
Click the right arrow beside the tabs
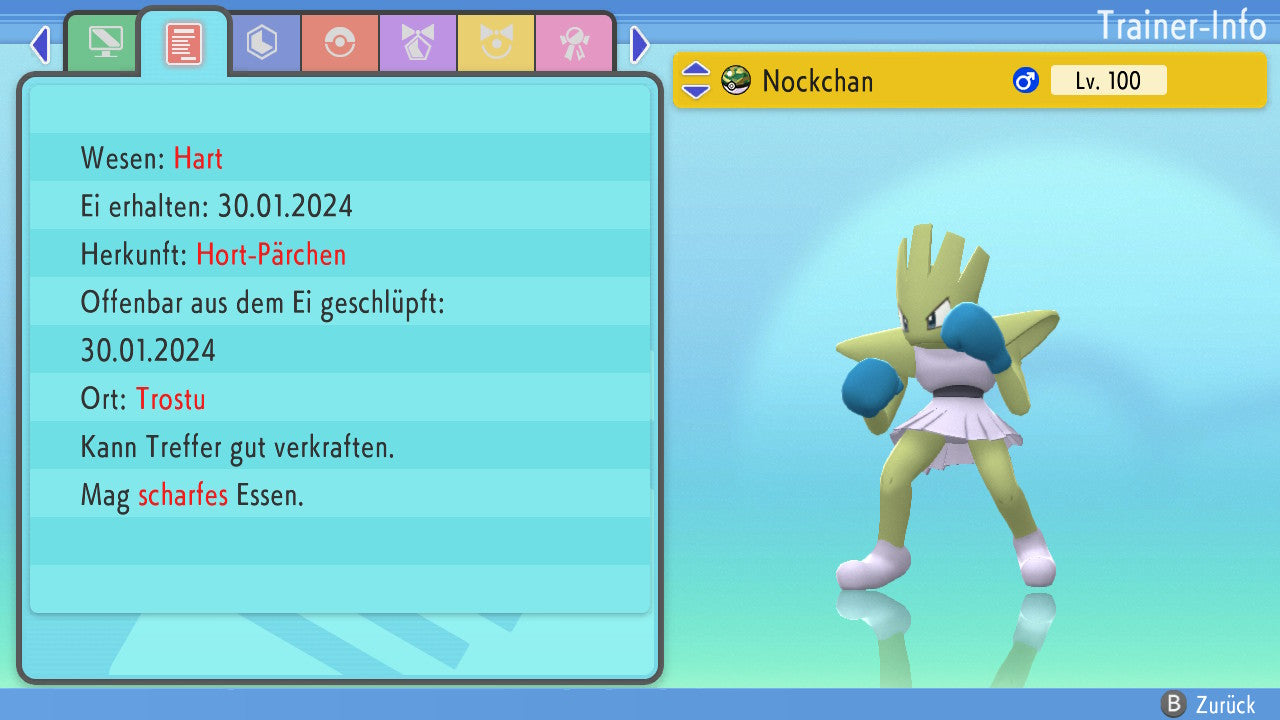640,44
